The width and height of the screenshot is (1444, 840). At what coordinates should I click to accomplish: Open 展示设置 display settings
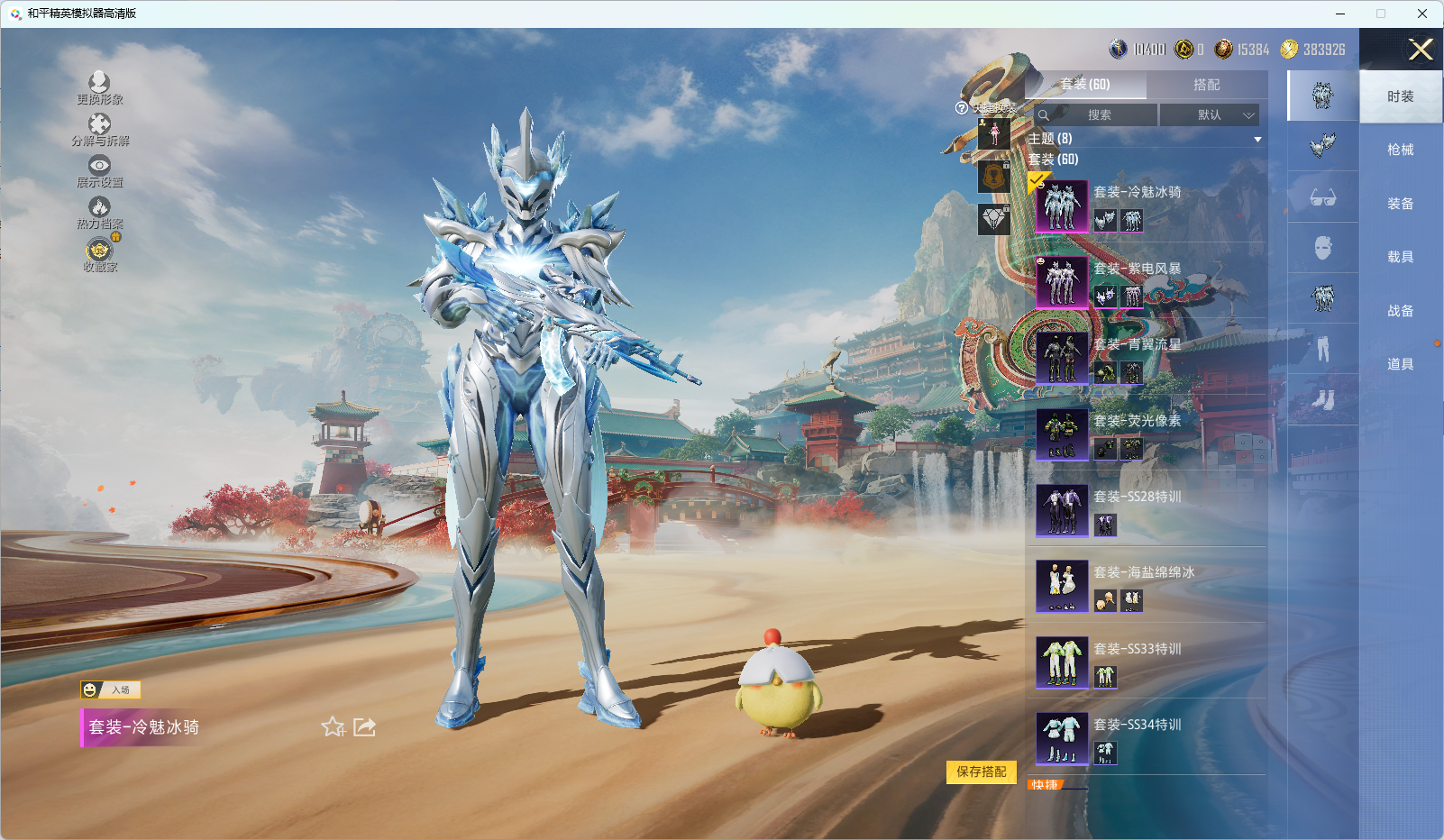(99, 170)
